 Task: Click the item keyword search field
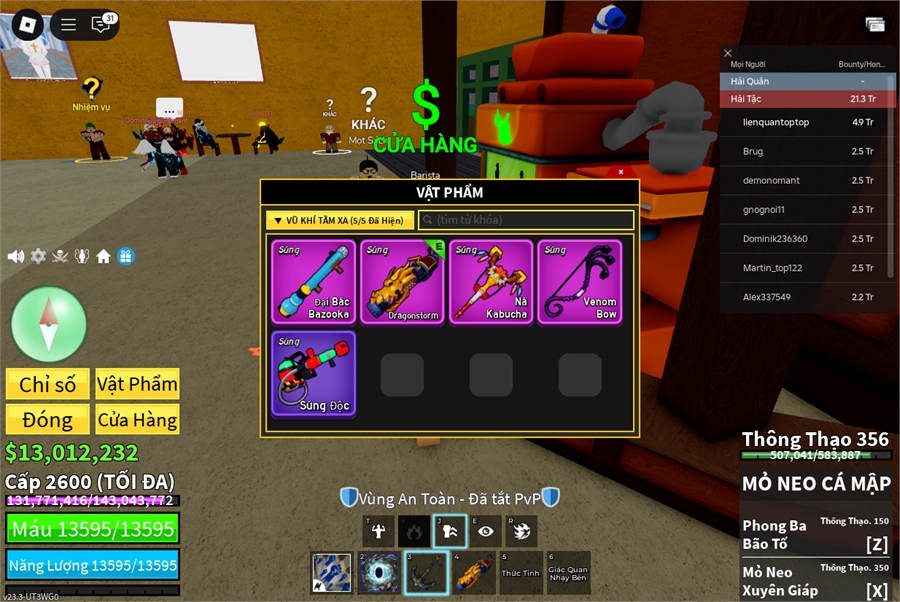(526, 220)
